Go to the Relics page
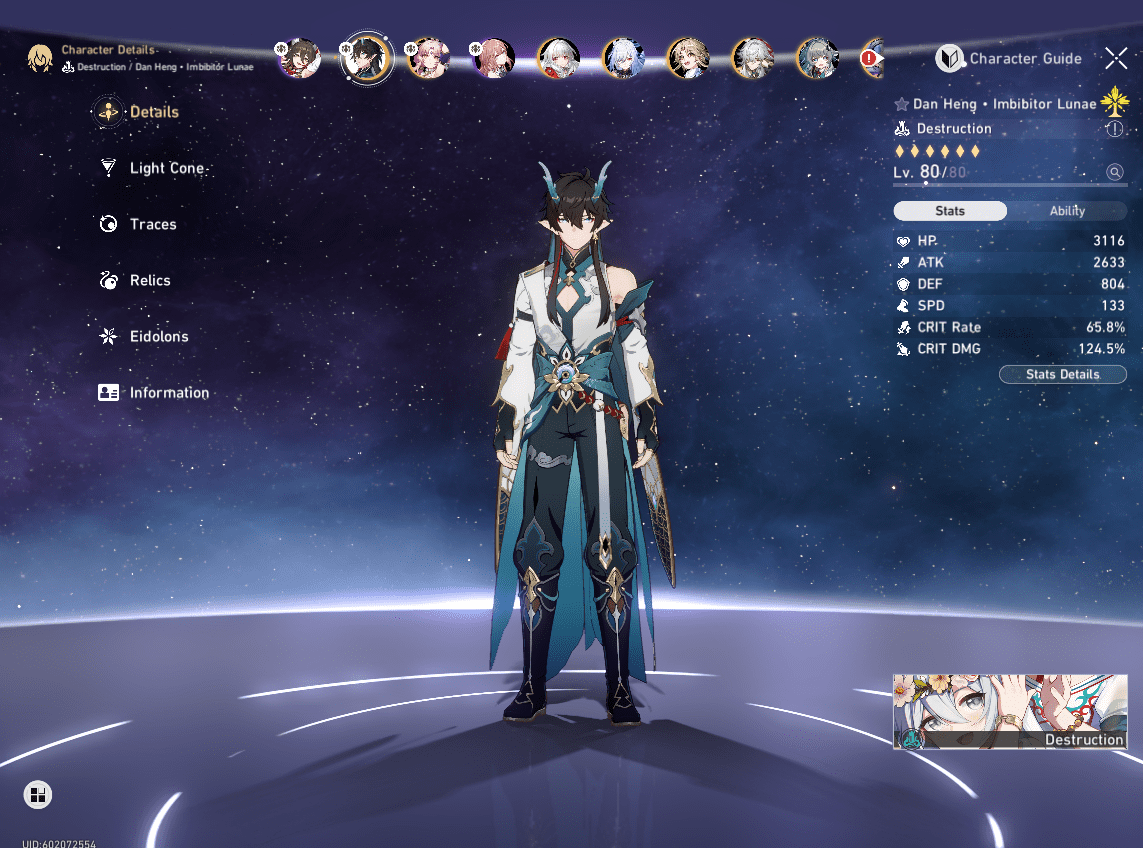The height and width of the screenshot is (848, 1143). (x=149, y=281)
